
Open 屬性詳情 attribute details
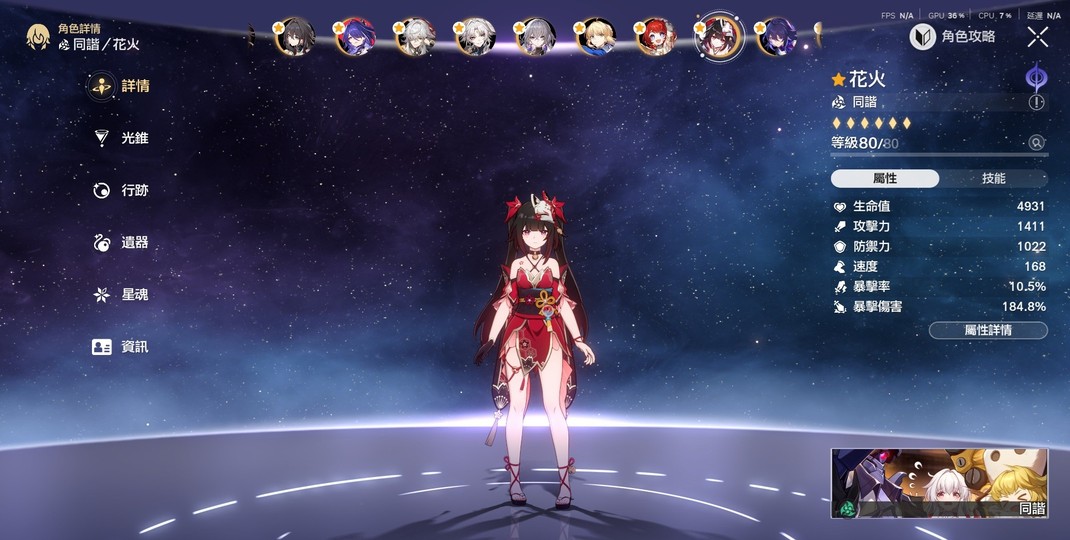click(988, 330)
